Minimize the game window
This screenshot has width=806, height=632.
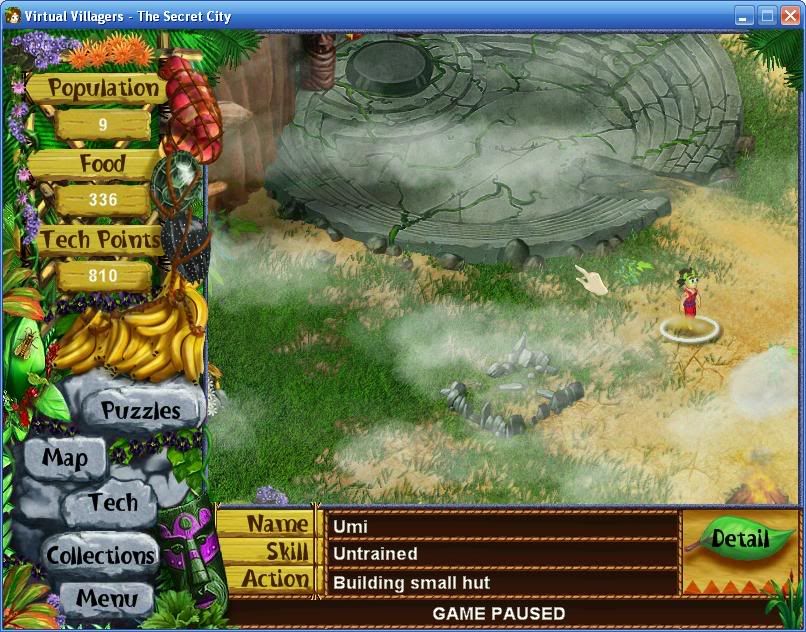pos(745,15)
